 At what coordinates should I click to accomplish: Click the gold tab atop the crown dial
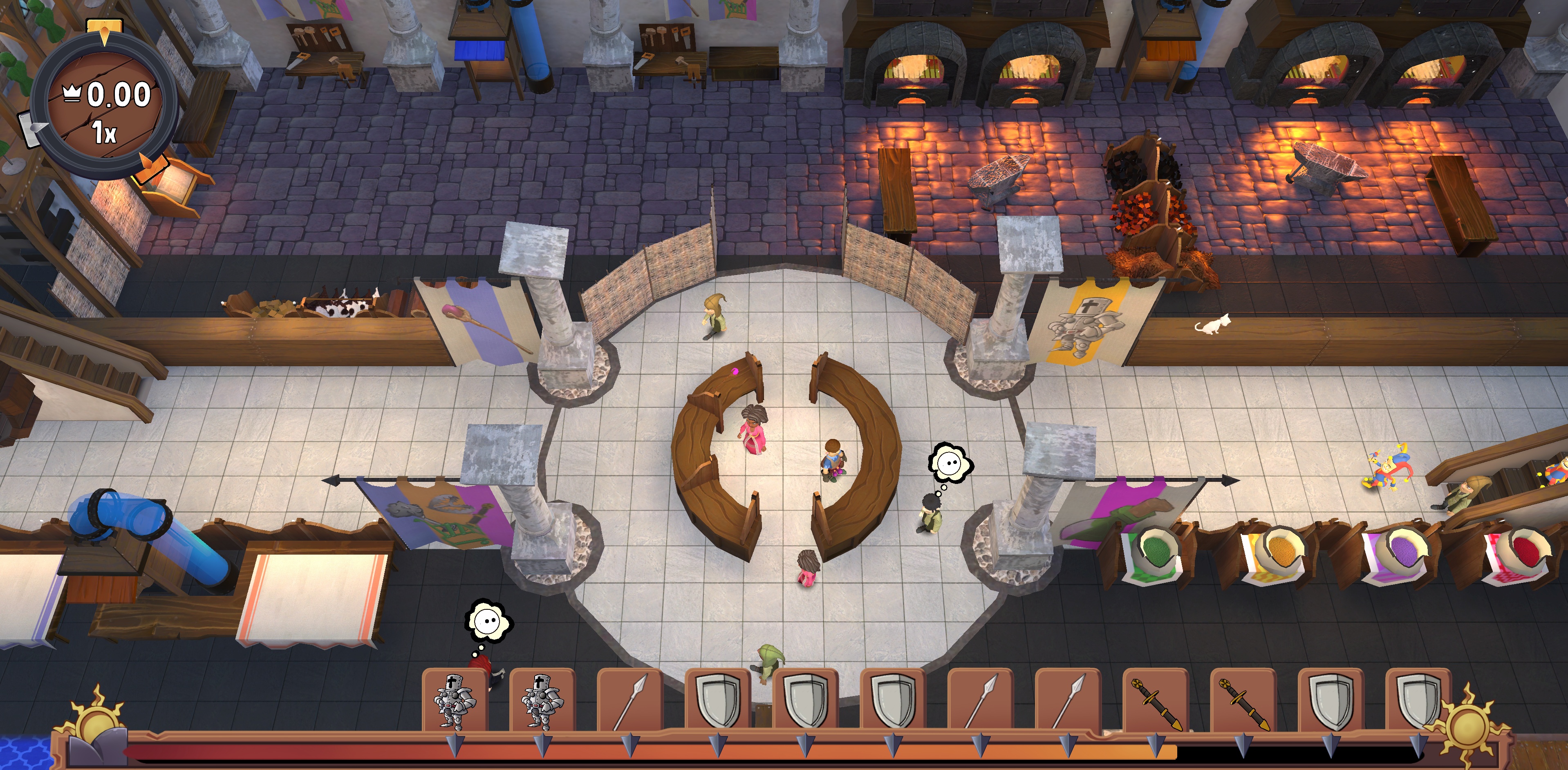pyautogui.click(x=104, y=29)
